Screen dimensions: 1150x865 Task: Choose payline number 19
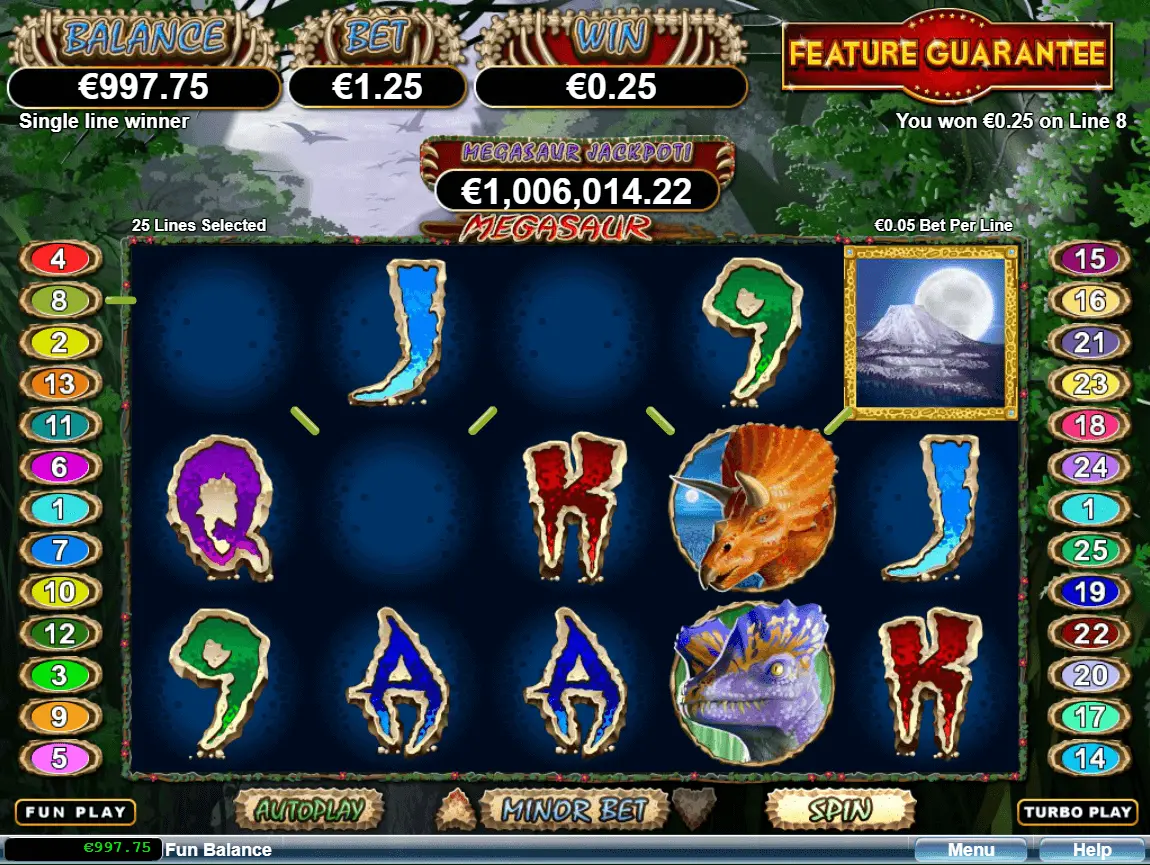(x=1089, y=591)
